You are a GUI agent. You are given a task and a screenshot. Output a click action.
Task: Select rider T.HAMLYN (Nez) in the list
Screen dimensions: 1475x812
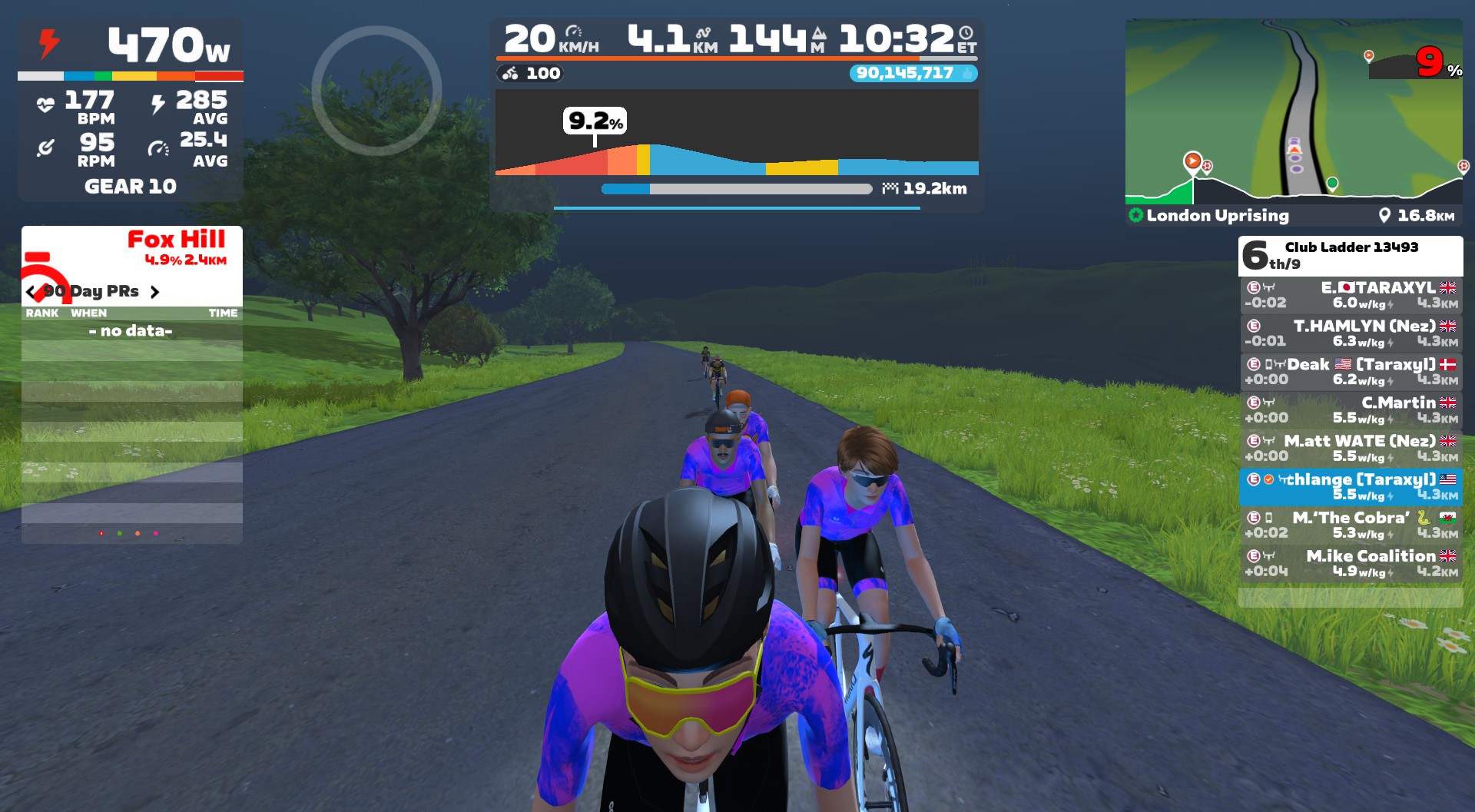(1350, 333)
